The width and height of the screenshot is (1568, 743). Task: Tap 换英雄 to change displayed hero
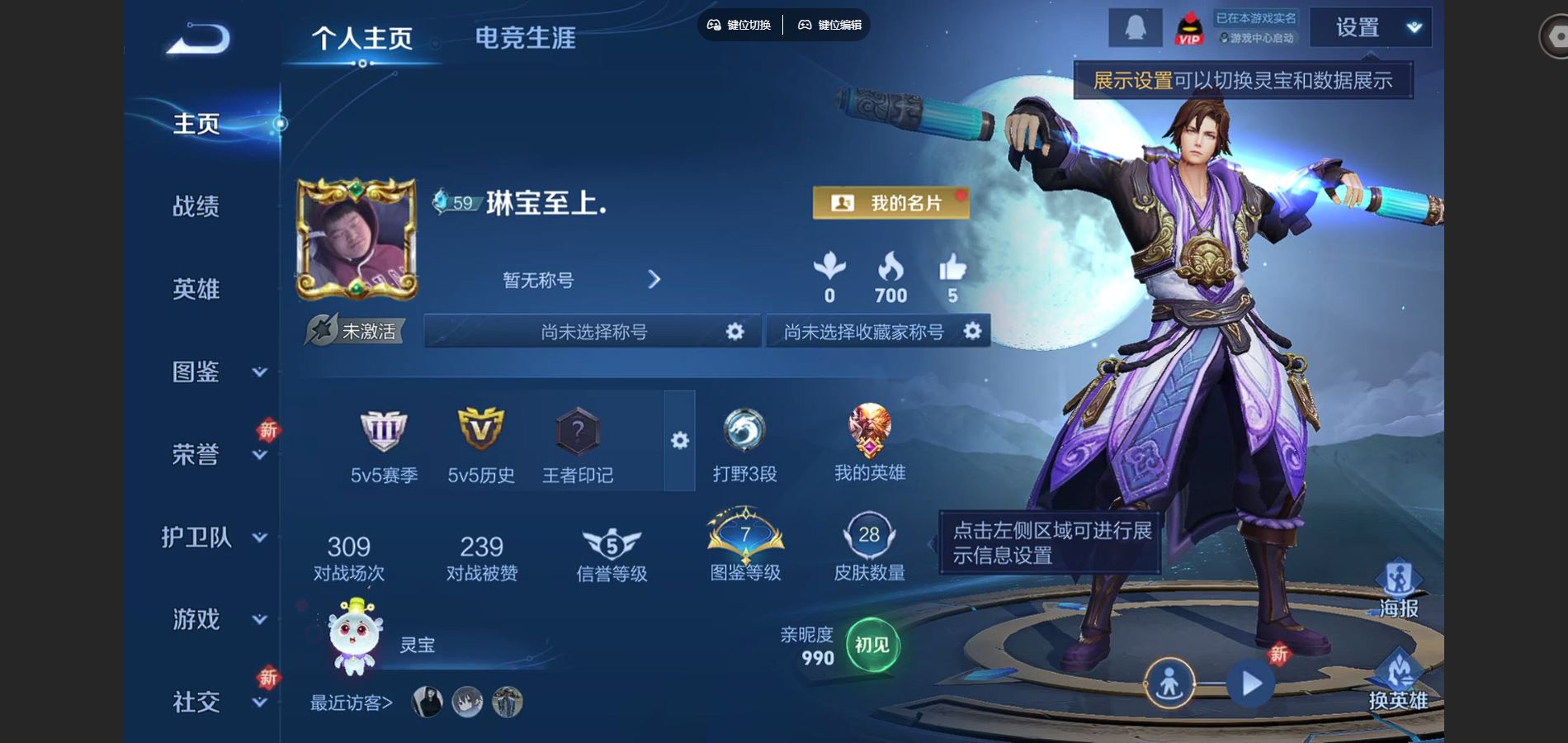point(1398,682)
